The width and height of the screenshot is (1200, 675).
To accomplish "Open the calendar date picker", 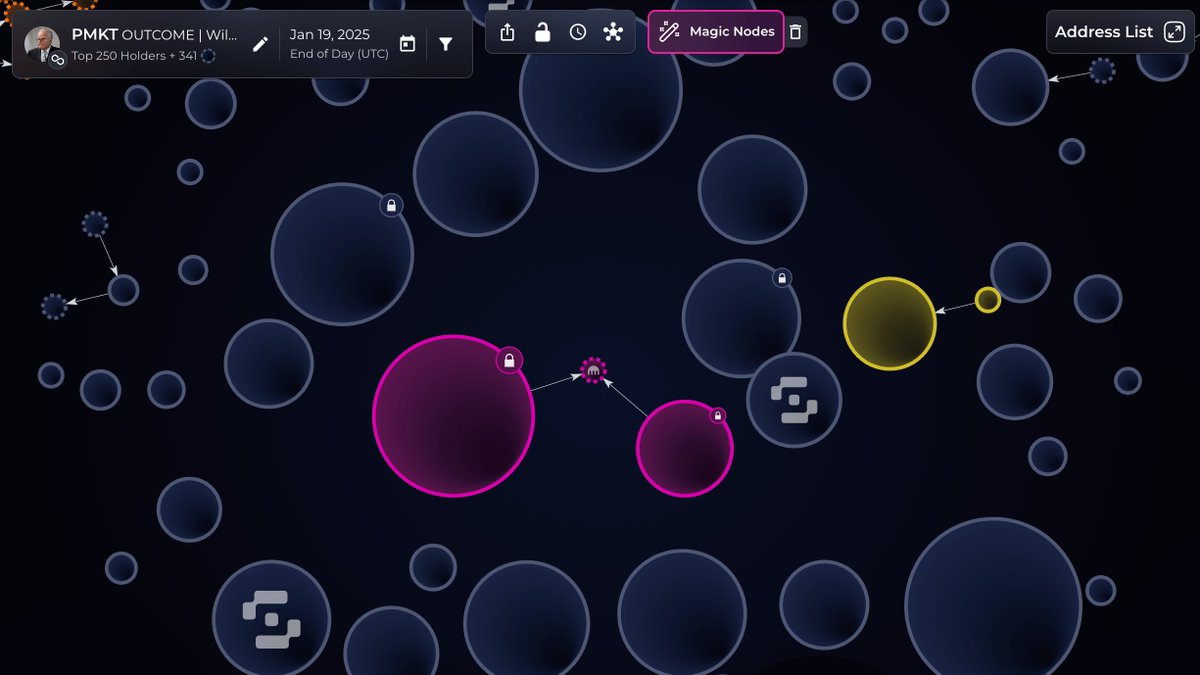I will pos(407,44).
